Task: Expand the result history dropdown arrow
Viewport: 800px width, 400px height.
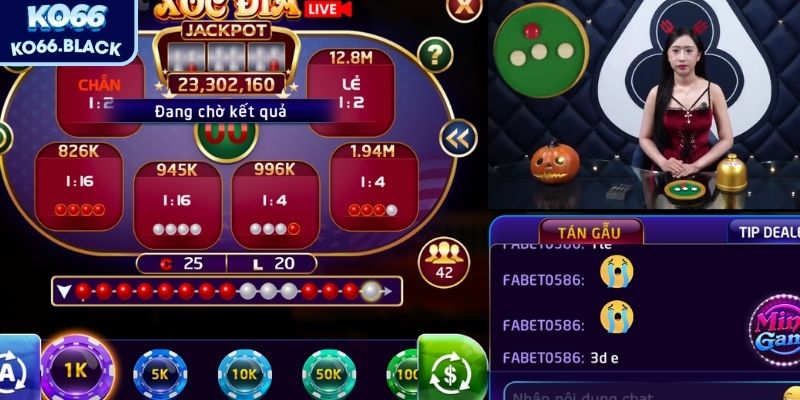Action: click(63, 292)
